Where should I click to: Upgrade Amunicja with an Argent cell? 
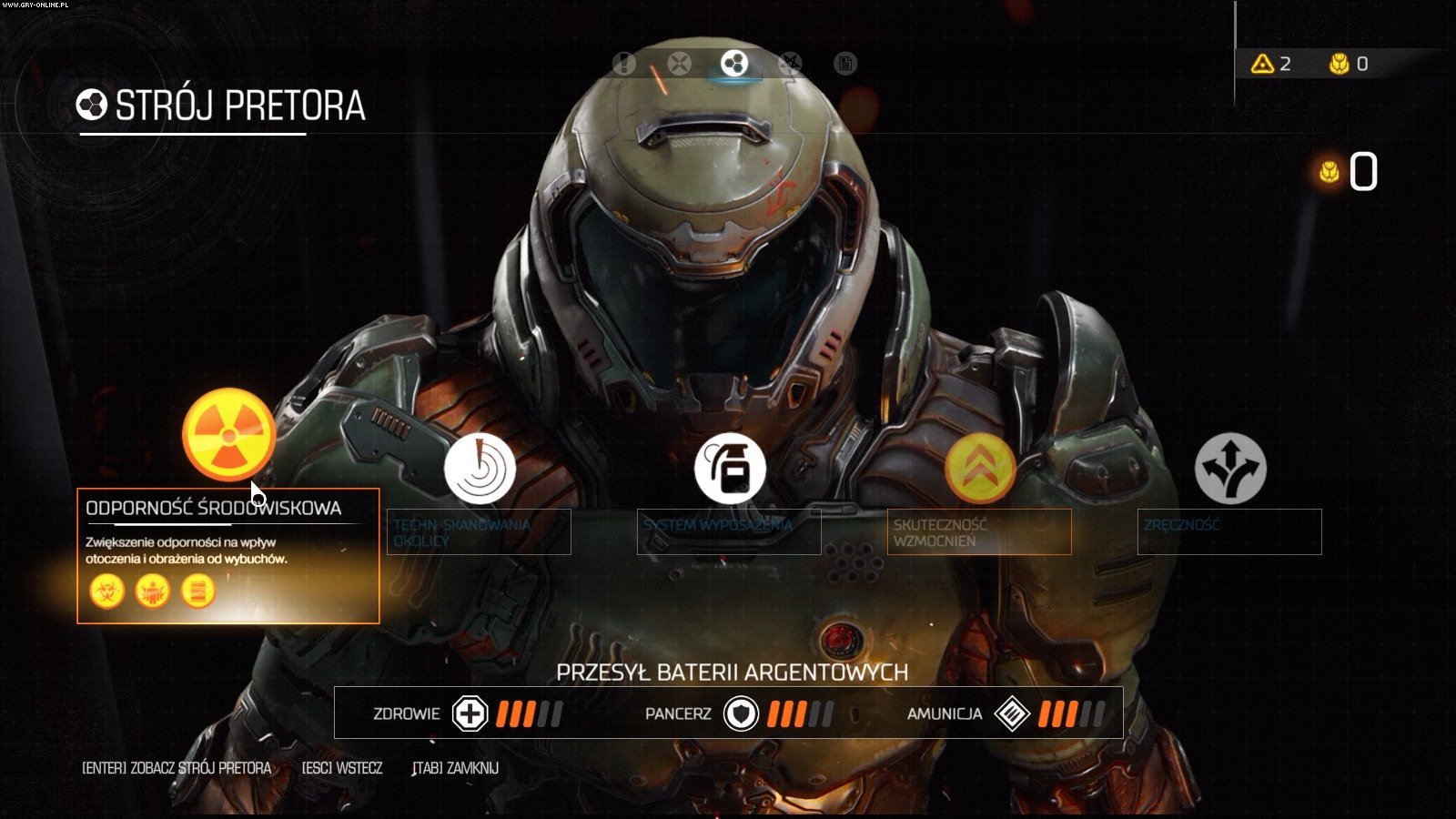[1012, 713]
